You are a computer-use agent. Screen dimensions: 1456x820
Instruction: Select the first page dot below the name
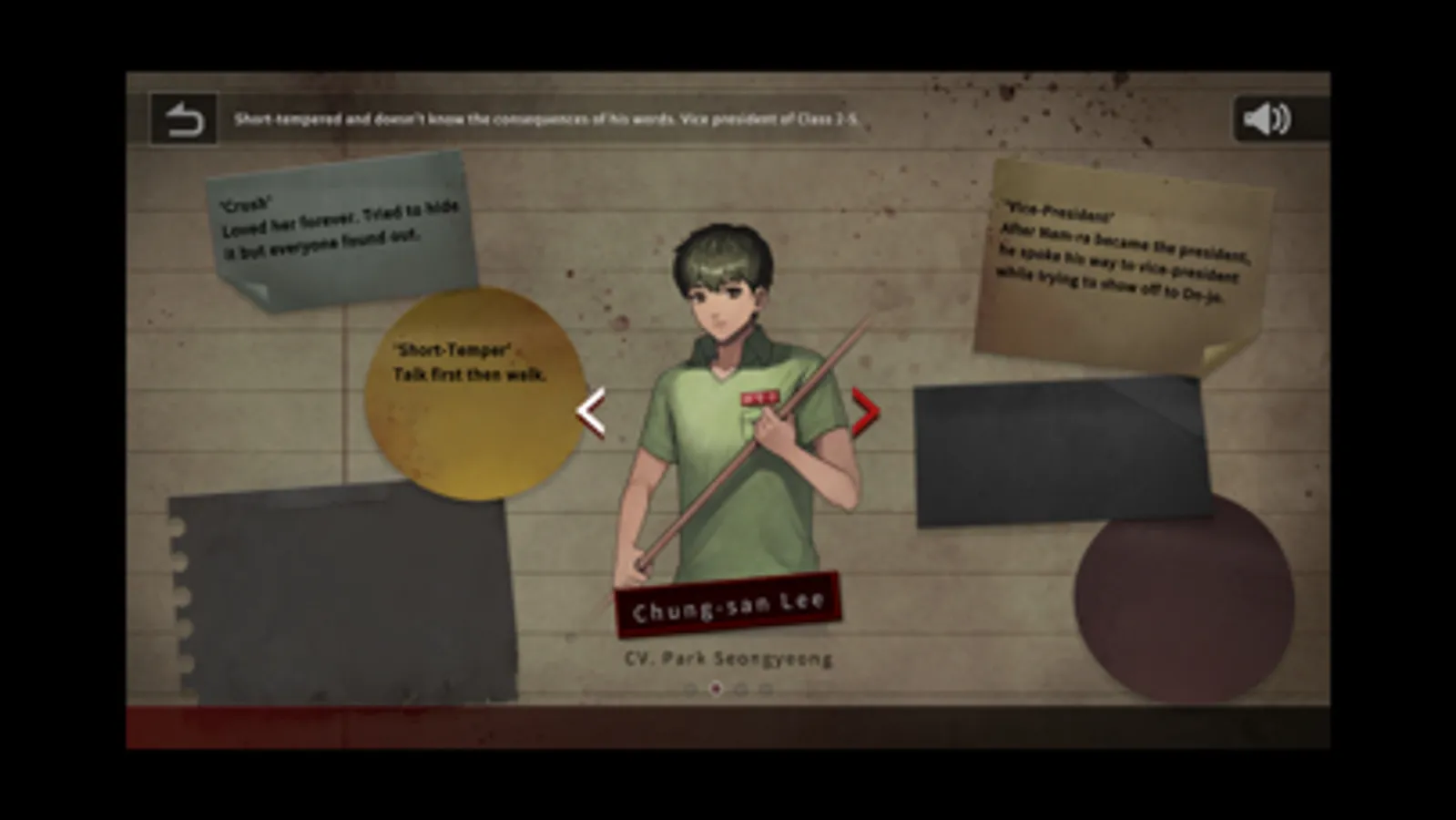pos(689,689)
